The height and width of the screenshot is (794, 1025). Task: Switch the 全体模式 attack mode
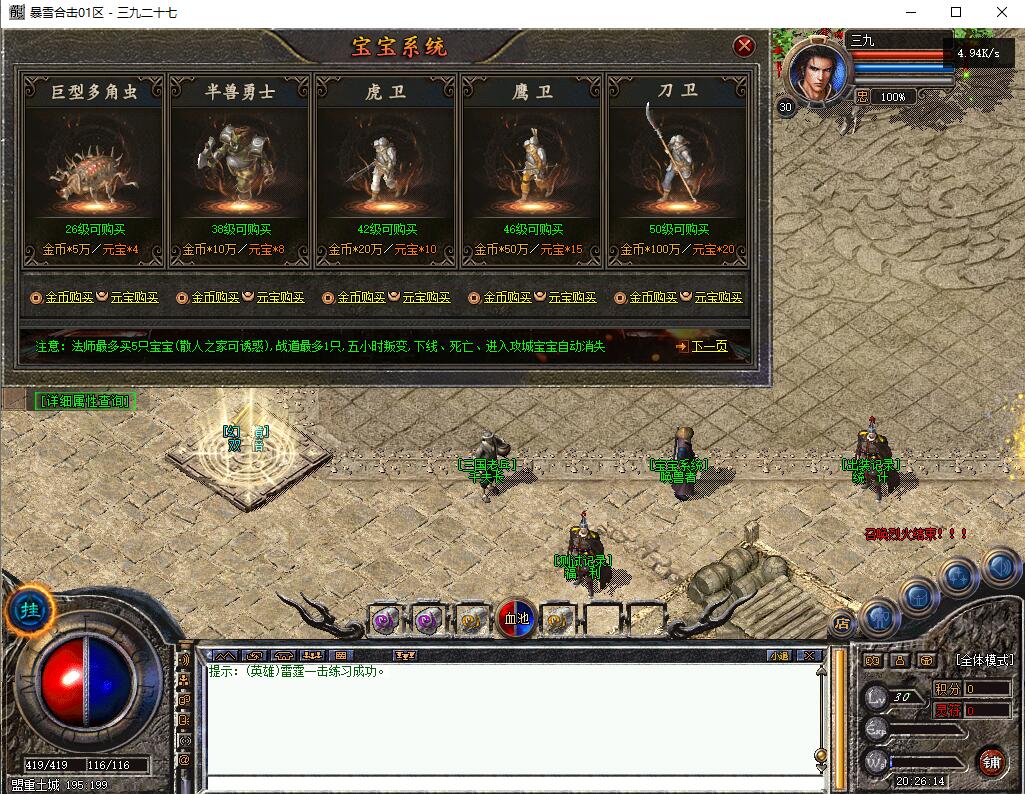click(x=984, y=660)
